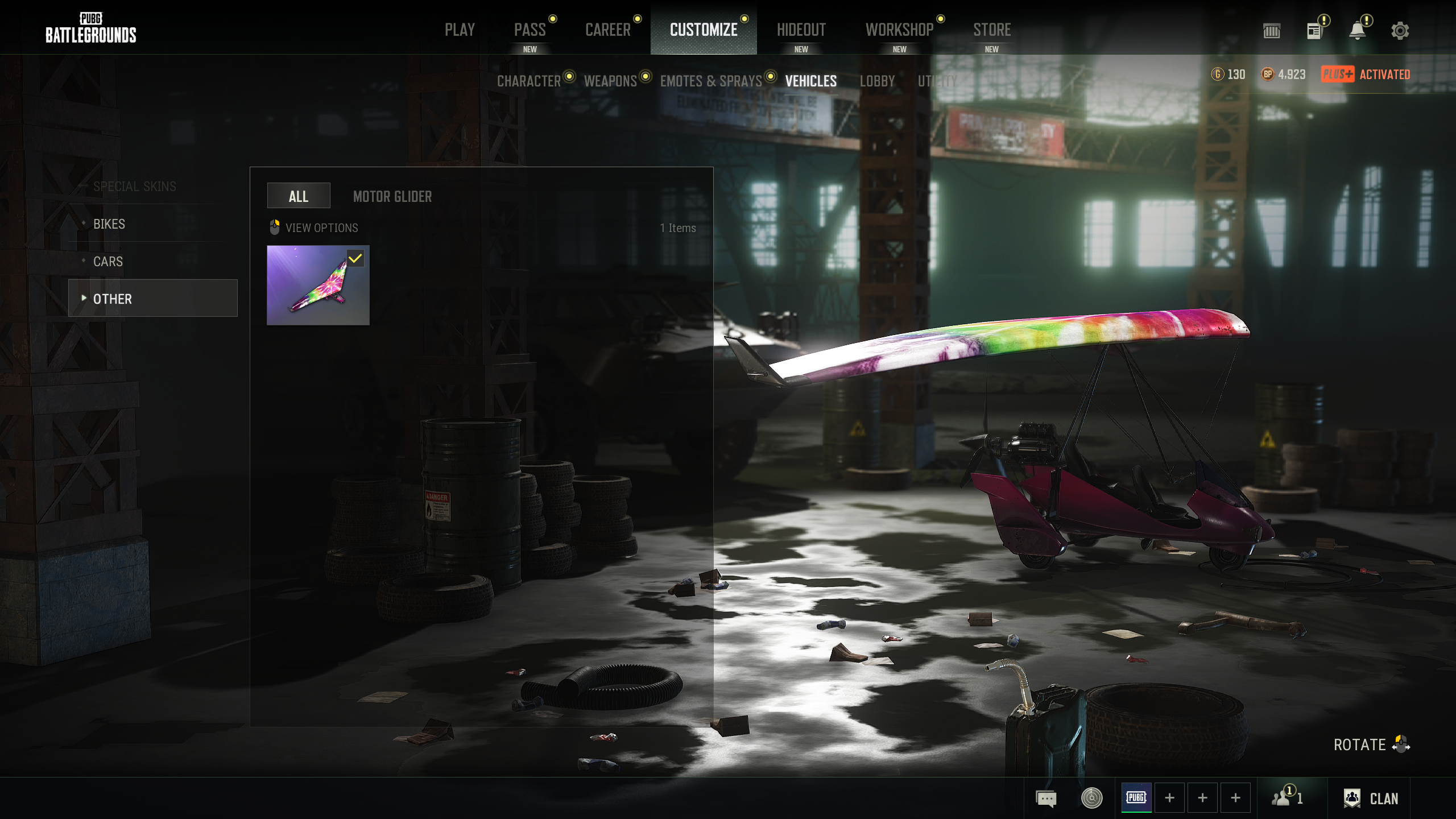This screenshot has height=819, width=1456.
Task: Select the Workshop tab
Action: [899, 30]
